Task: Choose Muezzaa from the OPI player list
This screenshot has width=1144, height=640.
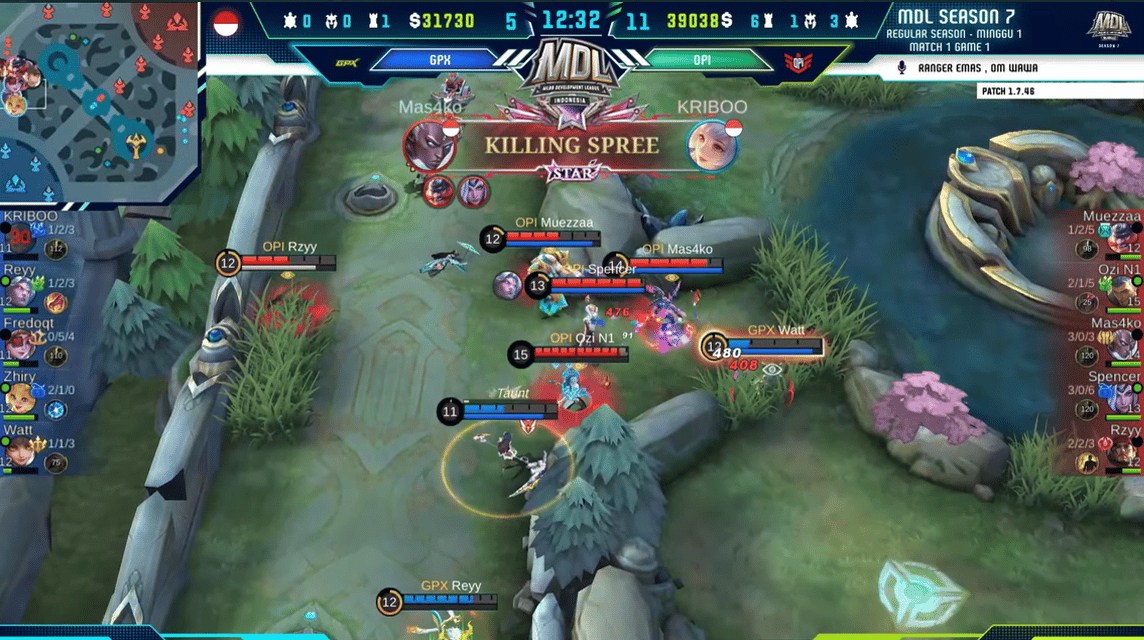Action: point(1112,236)
